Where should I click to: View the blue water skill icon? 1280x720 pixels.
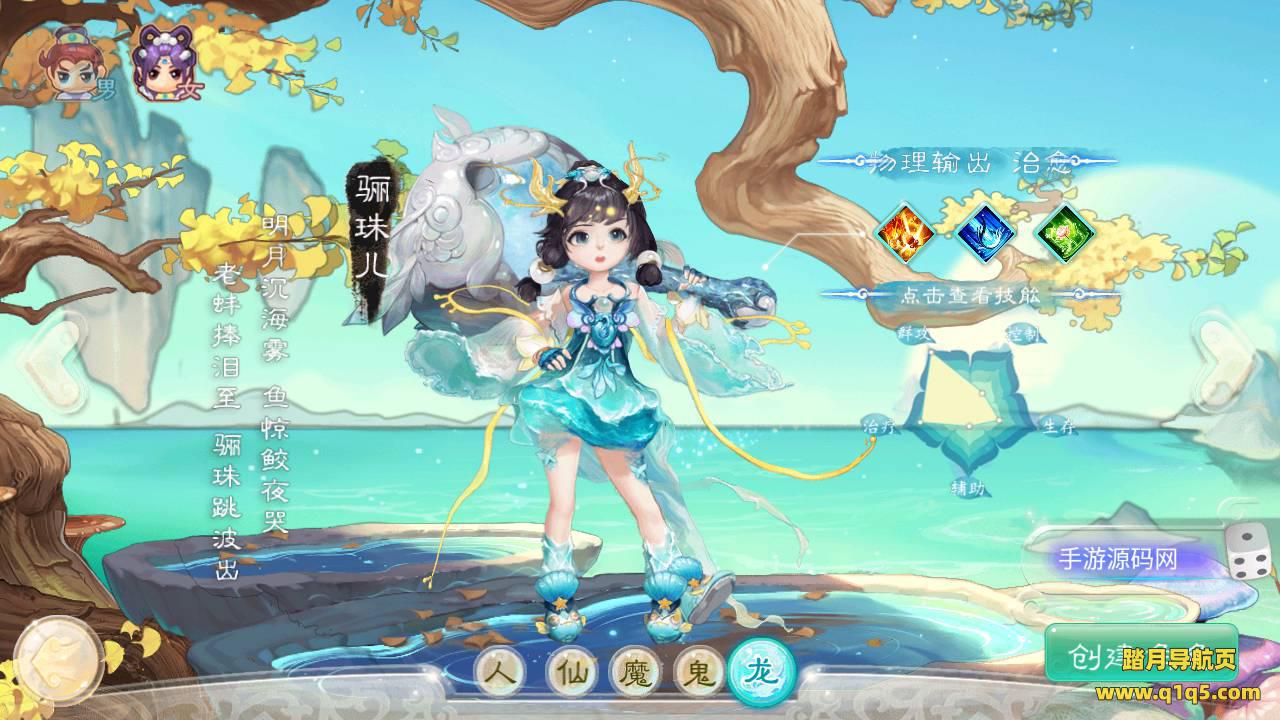[x=985, y=233]
